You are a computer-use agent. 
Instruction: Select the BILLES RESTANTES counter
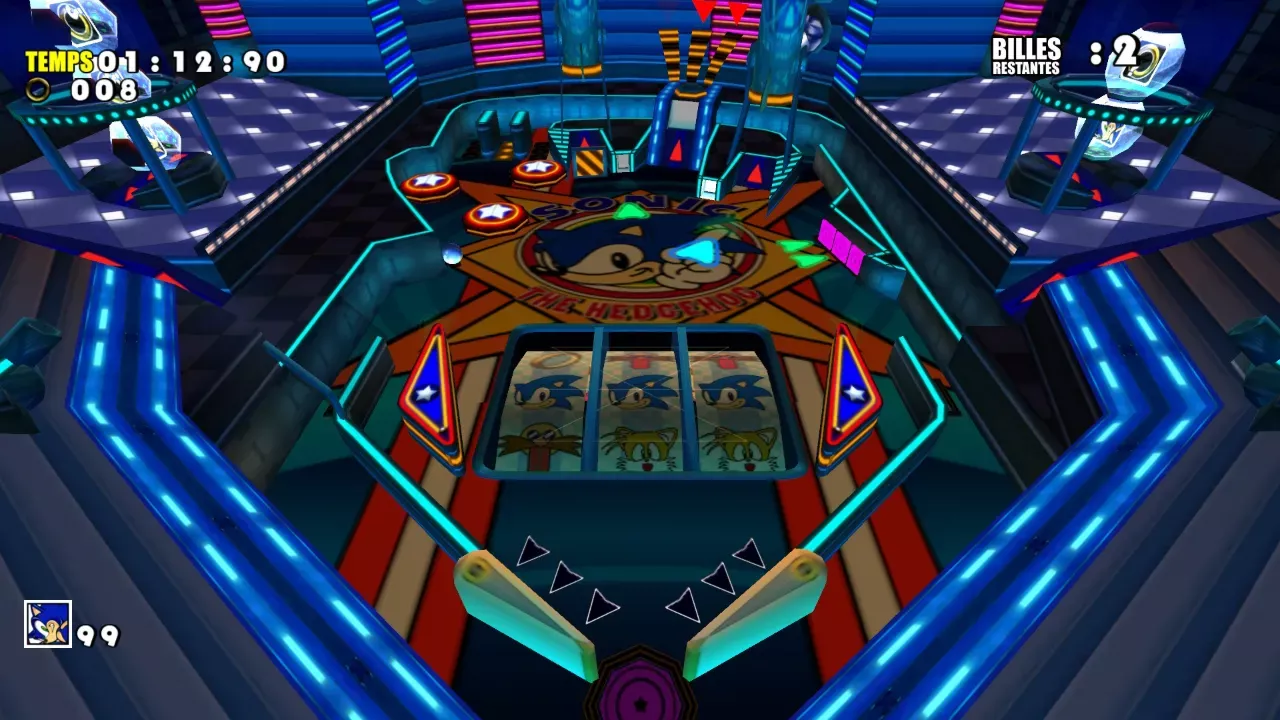(1025, 55)
